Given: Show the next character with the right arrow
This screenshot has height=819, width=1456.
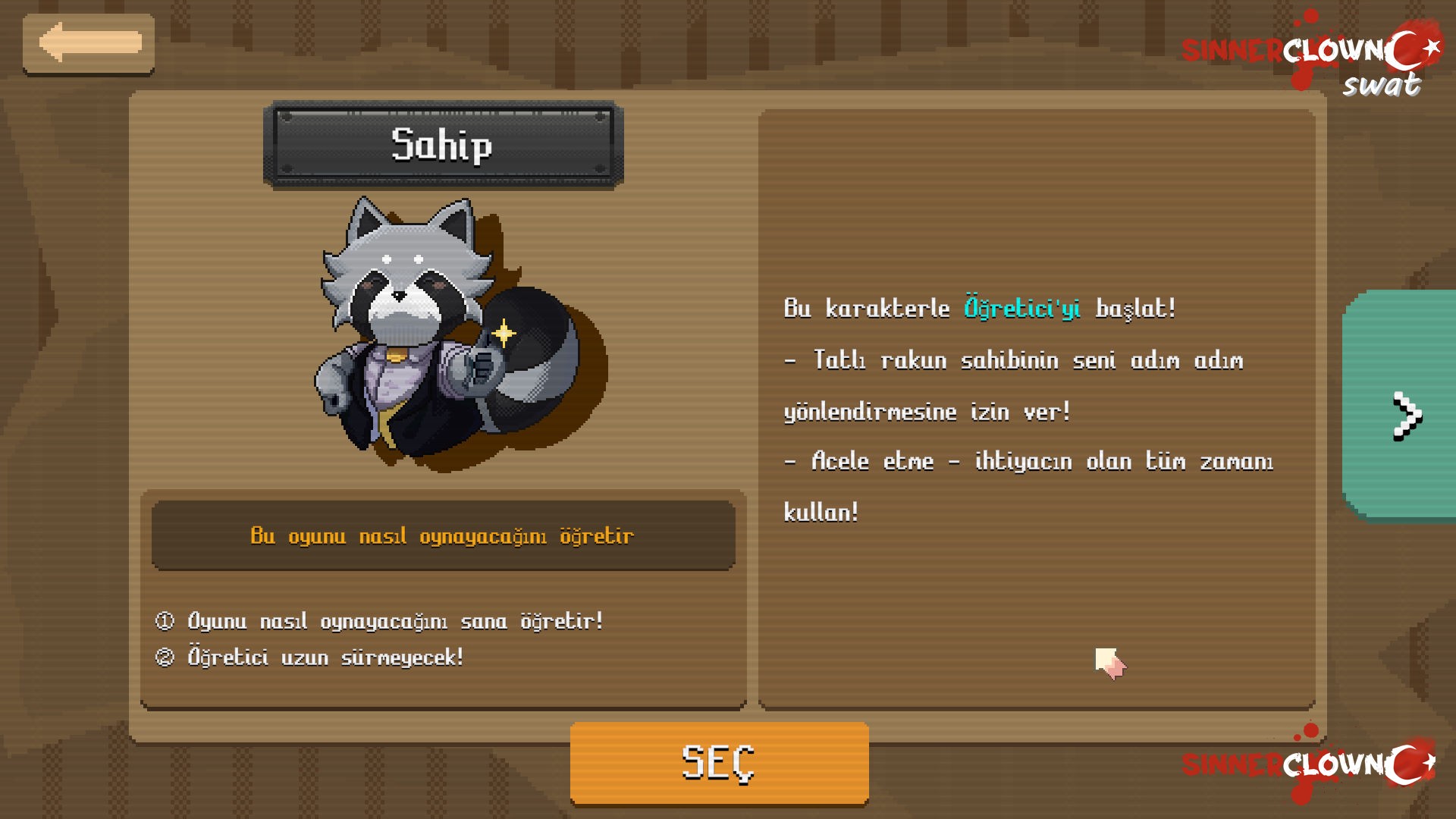Looking at the screenshot, I should pos(1404,416).
